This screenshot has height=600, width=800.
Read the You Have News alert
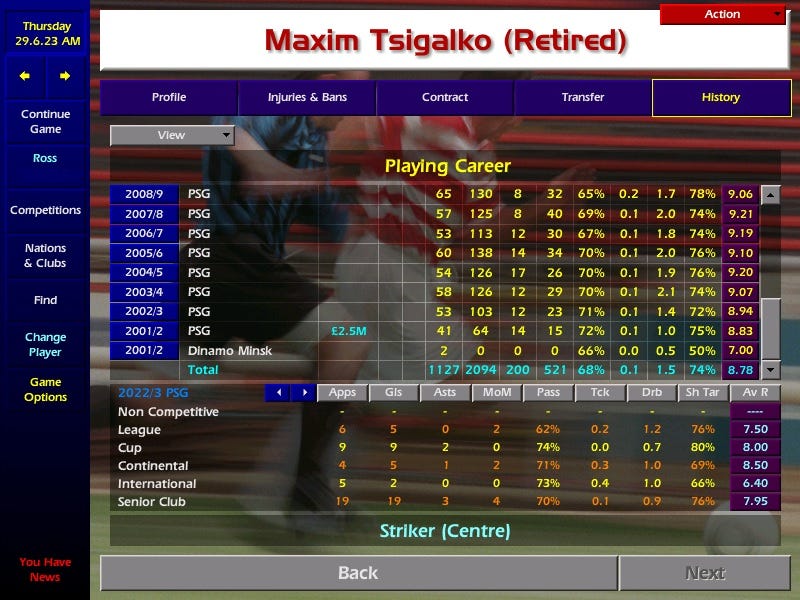(45, 569)
